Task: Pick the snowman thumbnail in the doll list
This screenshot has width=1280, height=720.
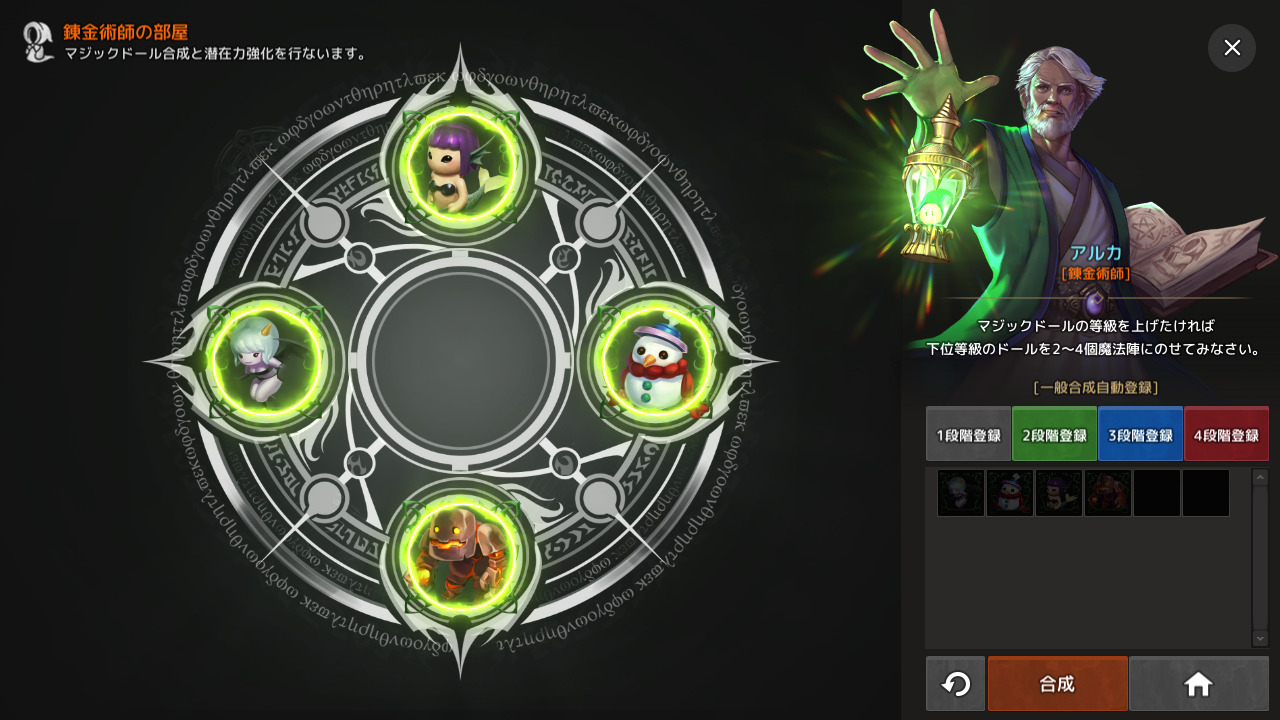Action: 1010,493
